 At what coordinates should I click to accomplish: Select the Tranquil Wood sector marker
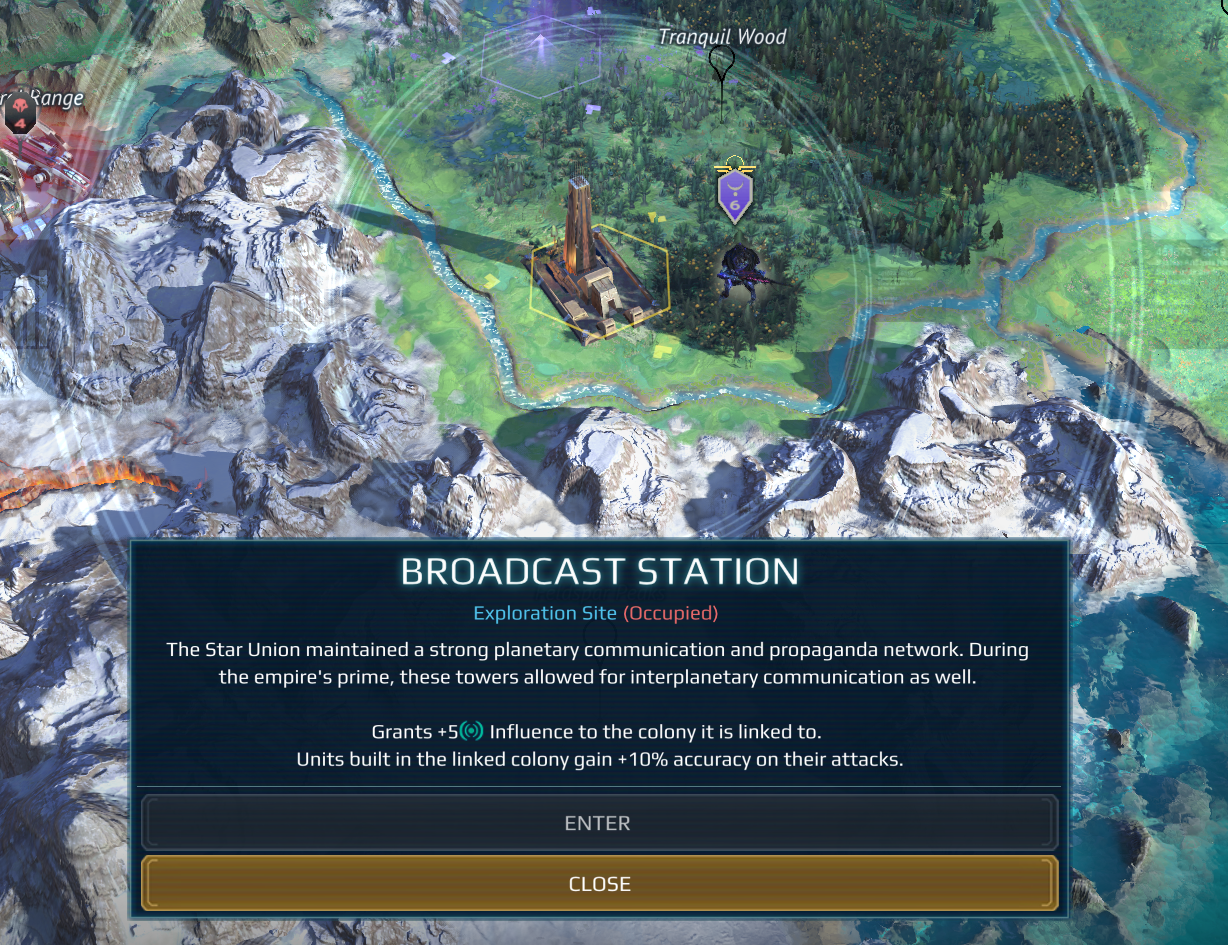tap(721, 63)
